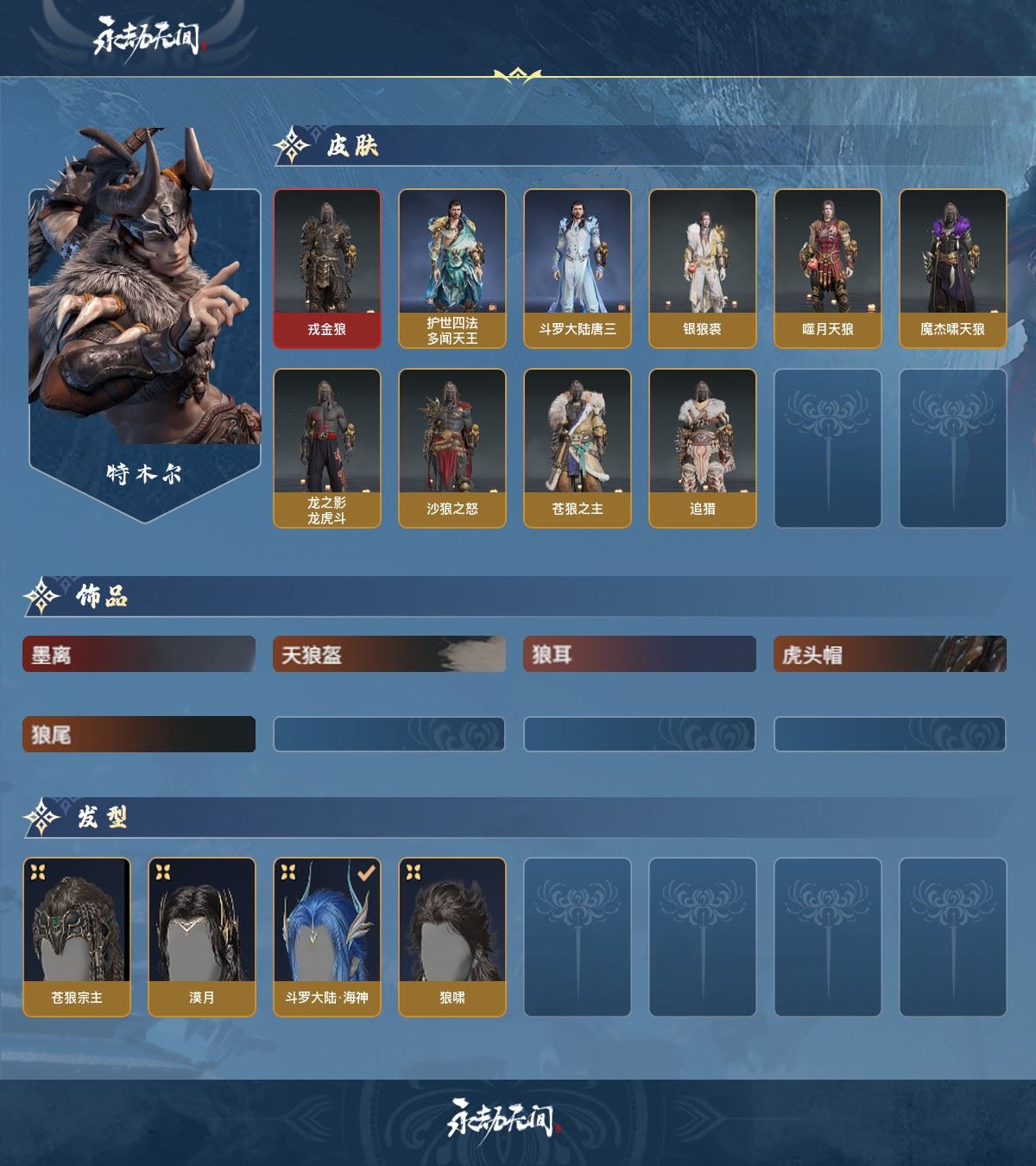
Task: Choose the 狼啸 hairstyle card
Action: pyautogui.click(x=452, y=937)
